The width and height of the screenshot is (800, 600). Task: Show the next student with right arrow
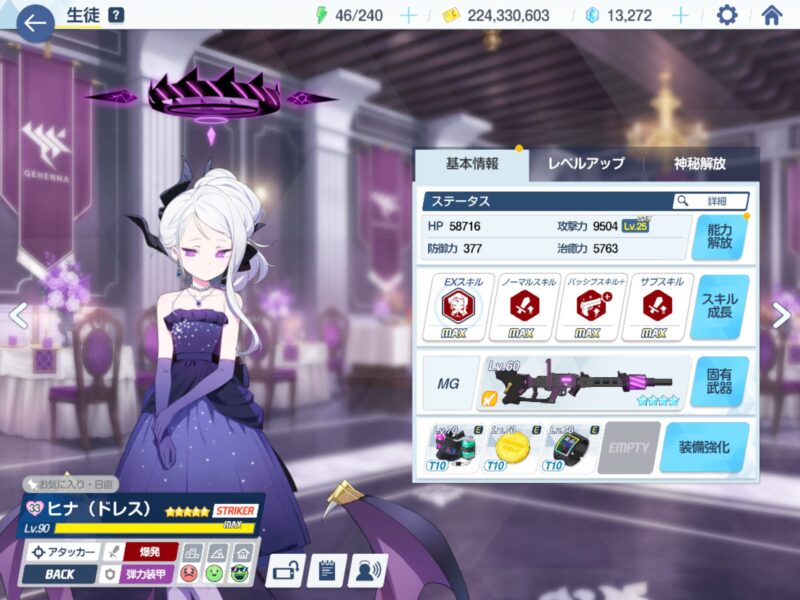tap(781, 316)
